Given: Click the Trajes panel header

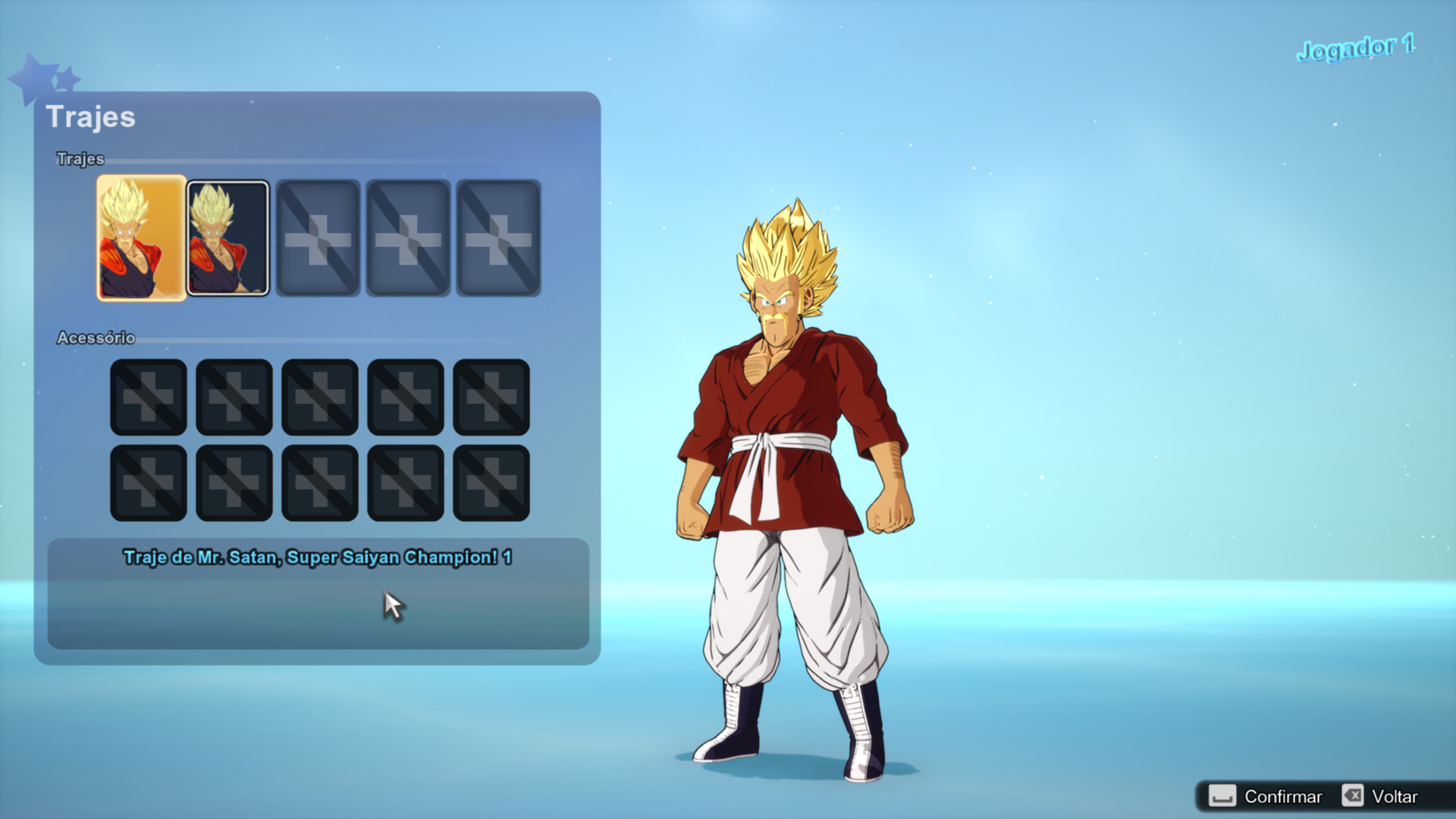Looking at the screenshot, I should pyautogui.click(x=91, y=118).
